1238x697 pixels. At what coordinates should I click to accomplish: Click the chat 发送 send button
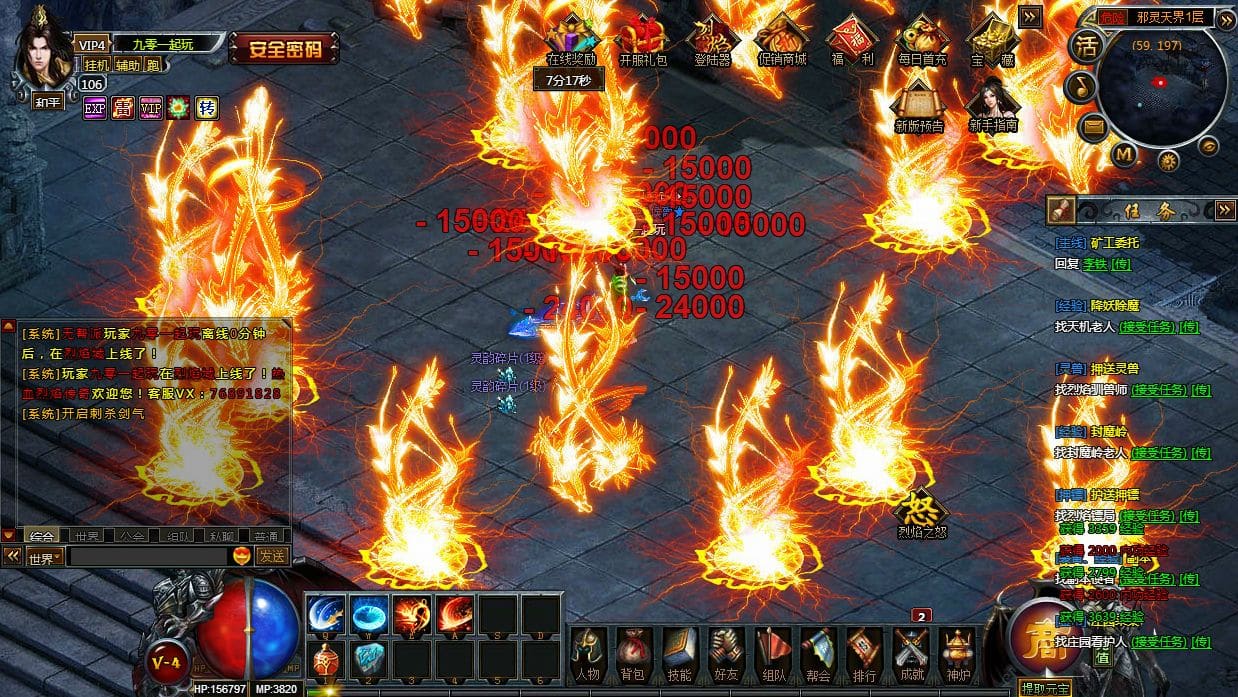[x=272, y=556]
